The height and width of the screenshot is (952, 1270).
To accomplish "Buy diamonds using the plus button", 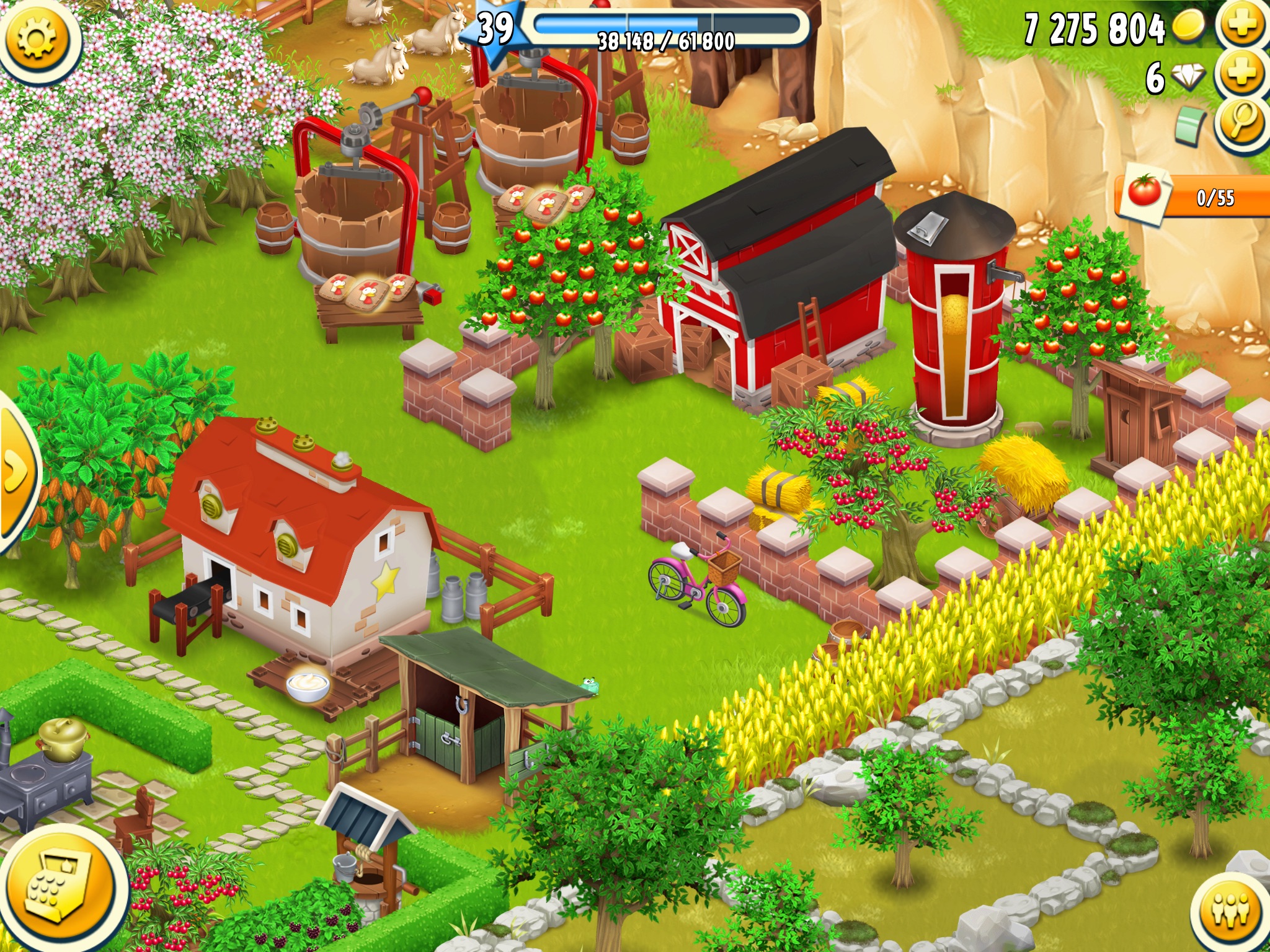I will pyautogui.click(x=1242, y=74).
